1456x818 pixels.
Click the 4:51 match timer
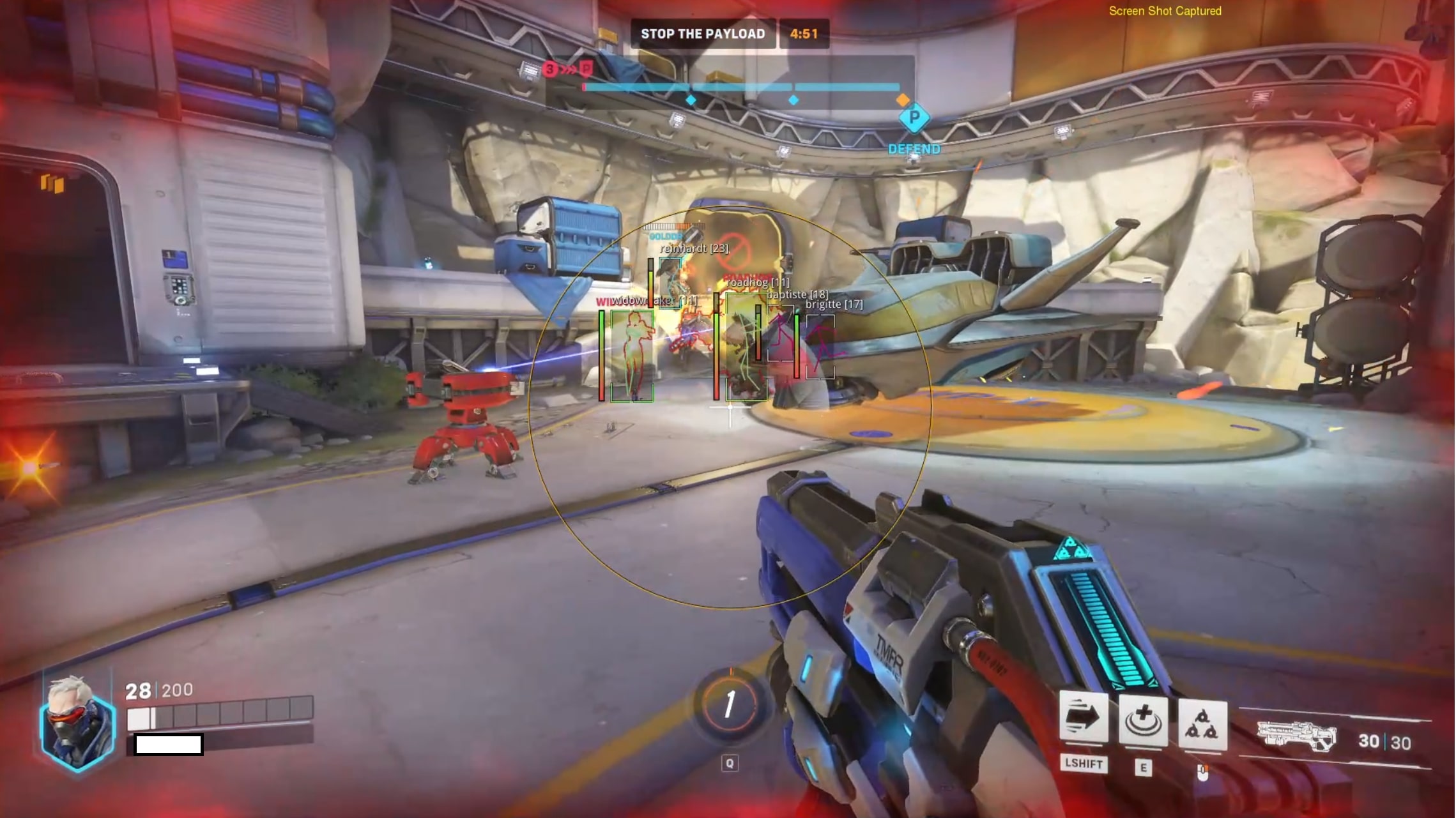pos(804,34)
